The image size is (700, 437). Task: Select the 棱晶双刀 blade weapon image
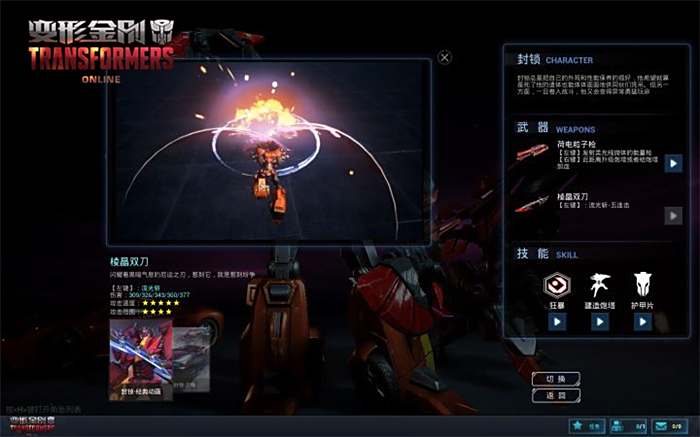tap(539, 207)
